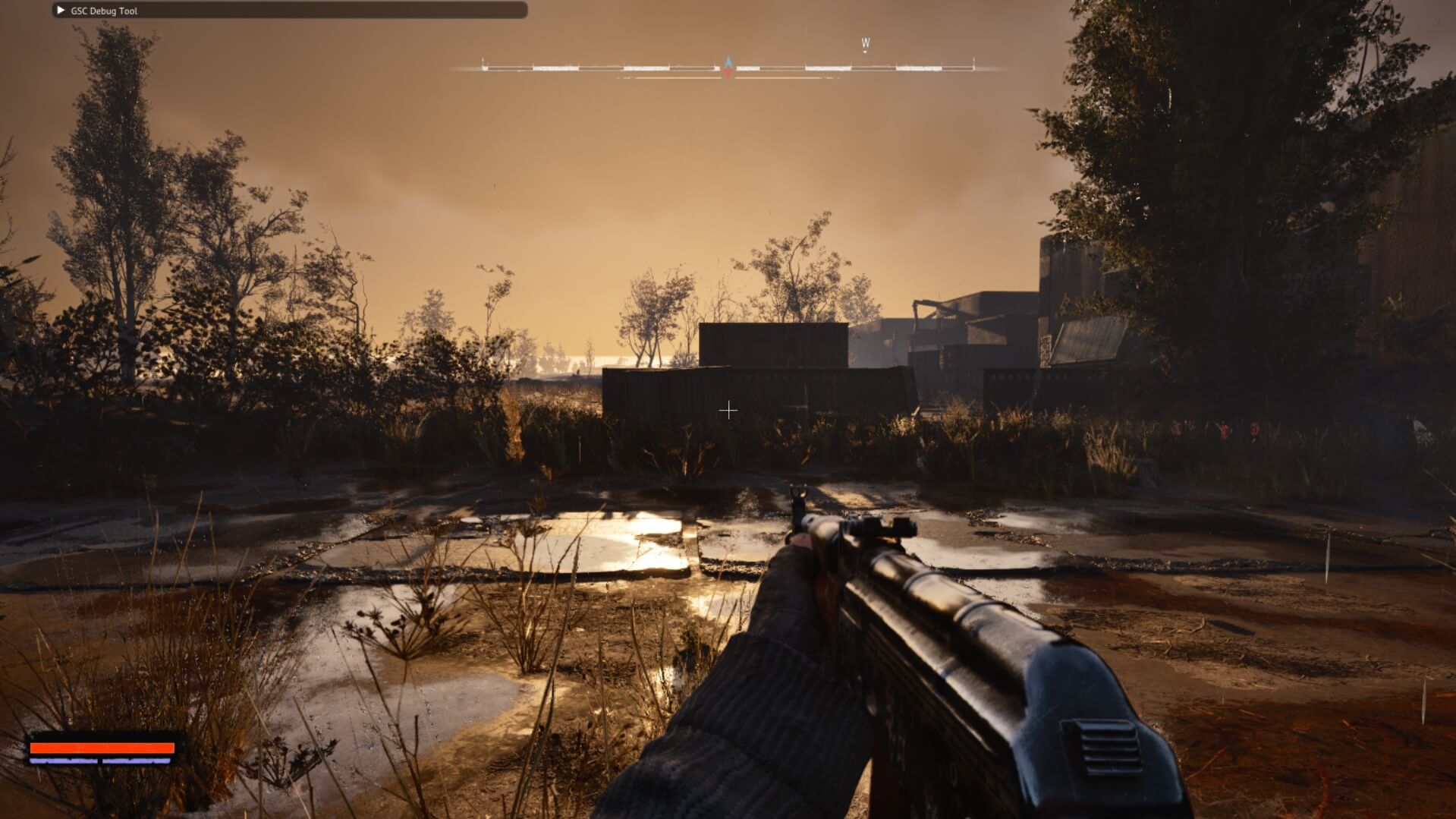Click the red diamond under the compass arrow
Screen dimensions: 1456x819
(x=727, y=73)
